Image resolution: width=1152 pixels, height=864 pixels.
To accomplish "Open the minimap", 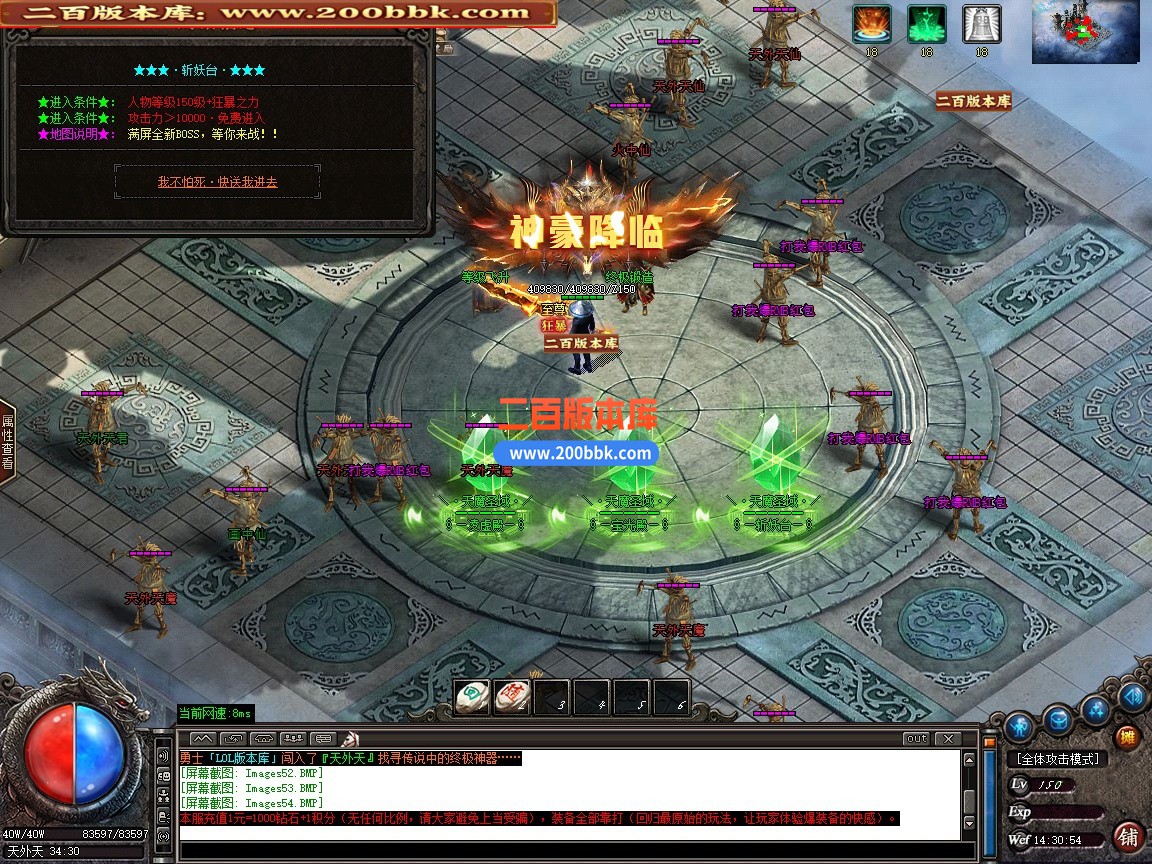I will [x=1085, y=32].
